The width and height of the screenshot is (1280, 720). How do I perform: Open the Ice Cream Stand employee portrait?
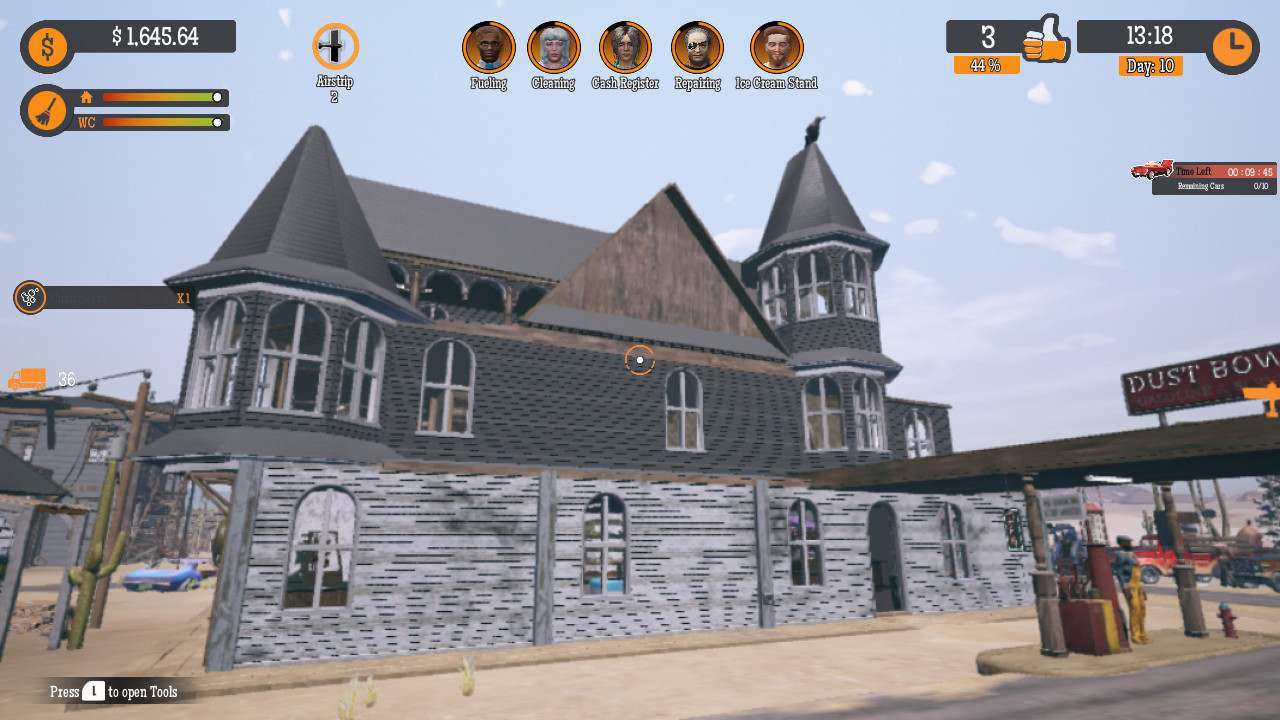(x=778, y=46)
